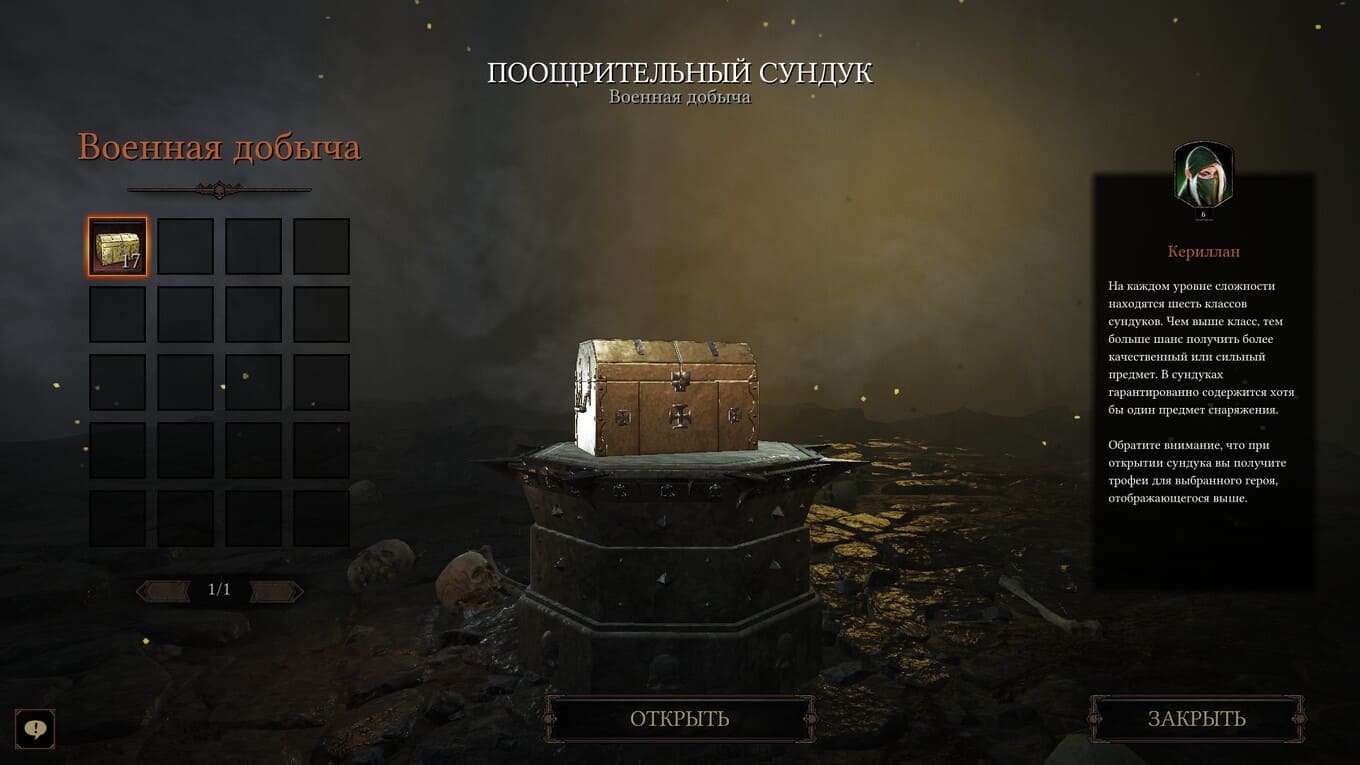Open the chat speech bubble icon
1360x765 pixels.
point(35,729)
